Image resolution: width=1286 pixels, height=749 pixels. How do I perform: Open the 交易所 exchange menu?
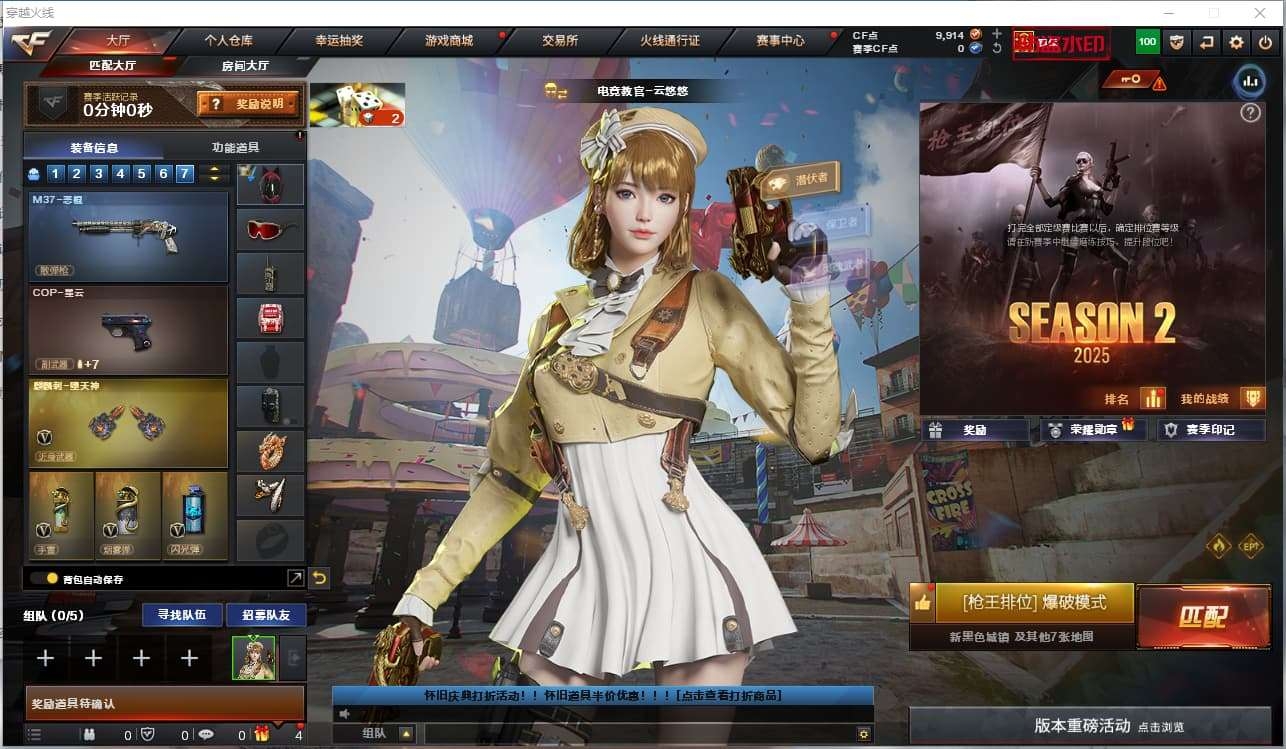[560, 41]
